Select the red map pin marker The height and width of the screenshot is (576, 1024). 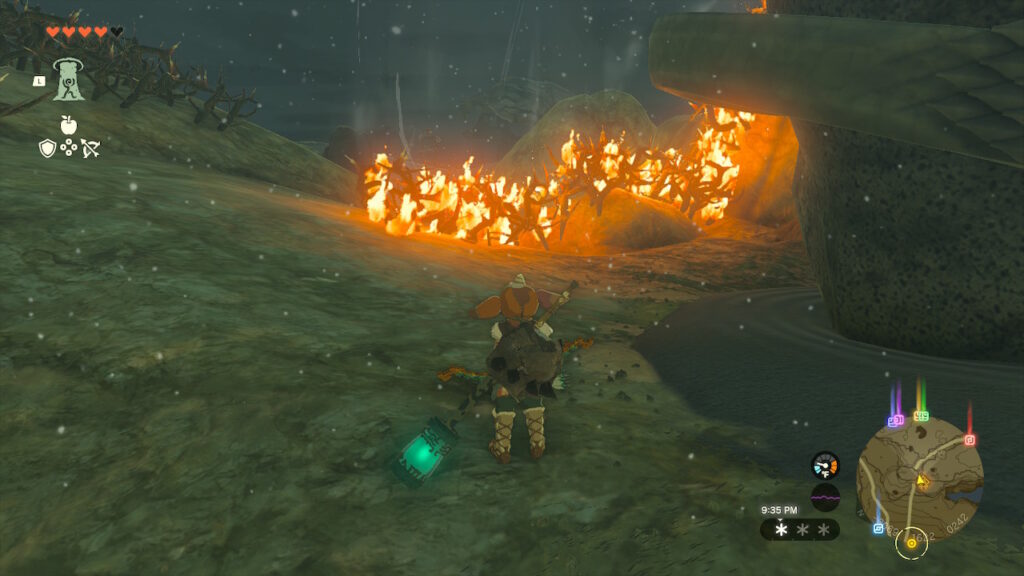(969, 439)
